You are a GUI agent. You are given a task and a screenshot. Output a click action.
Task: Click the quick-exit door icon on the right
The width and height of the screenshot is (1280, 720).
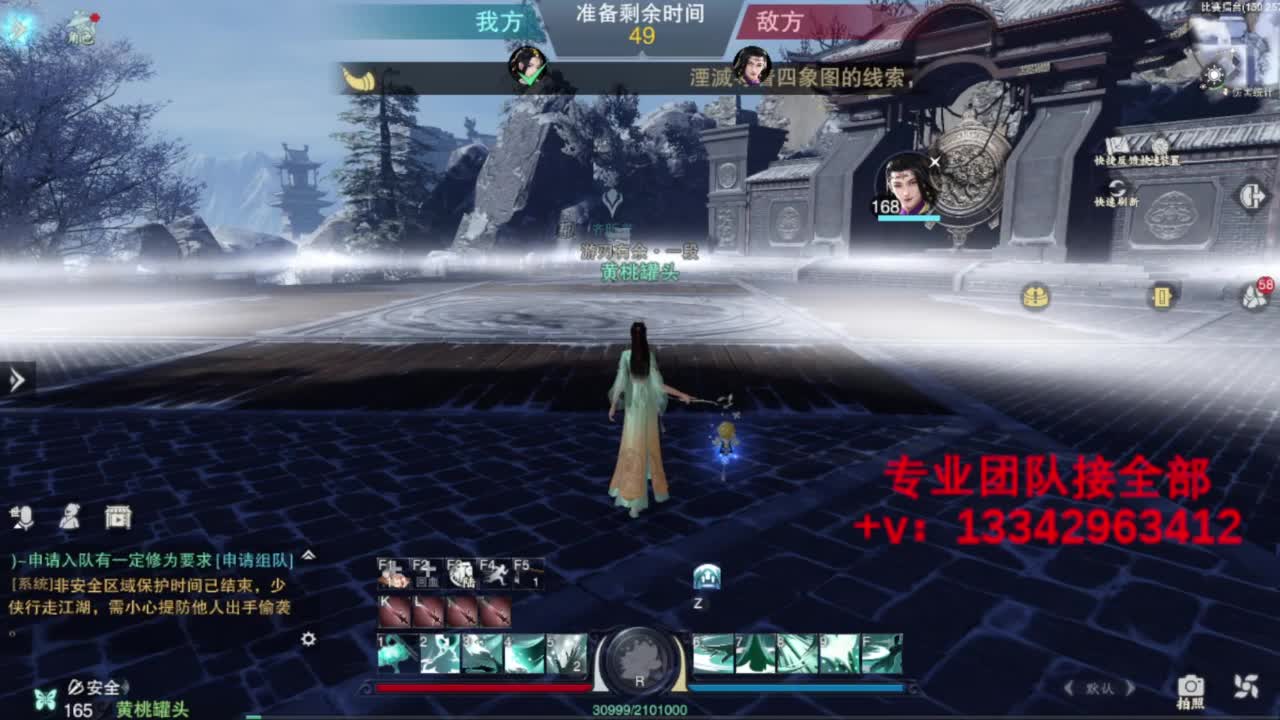tap(1252, 196)
